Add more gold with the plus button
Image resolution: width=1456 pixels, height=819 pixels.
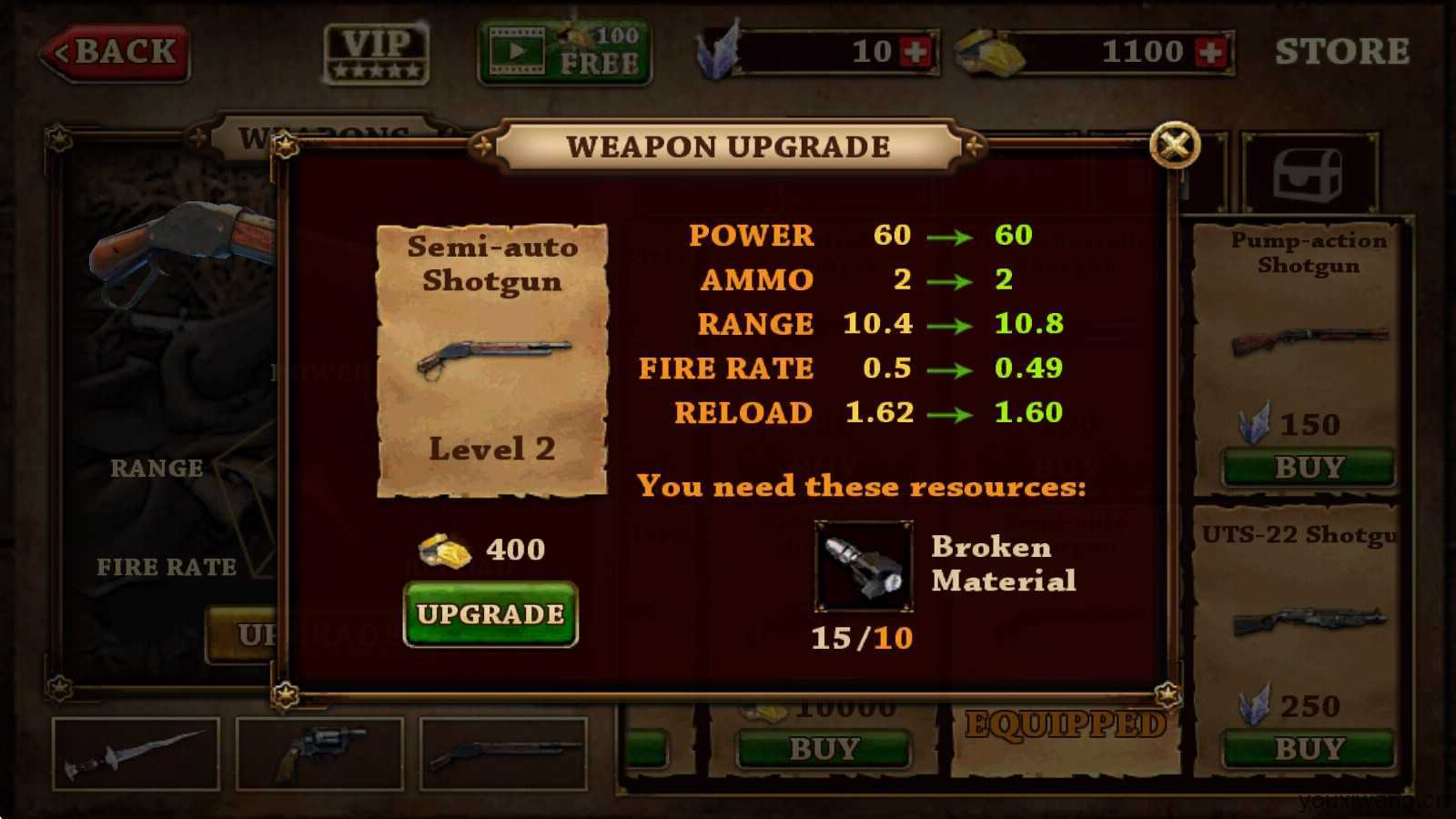tap(1211, 52)
